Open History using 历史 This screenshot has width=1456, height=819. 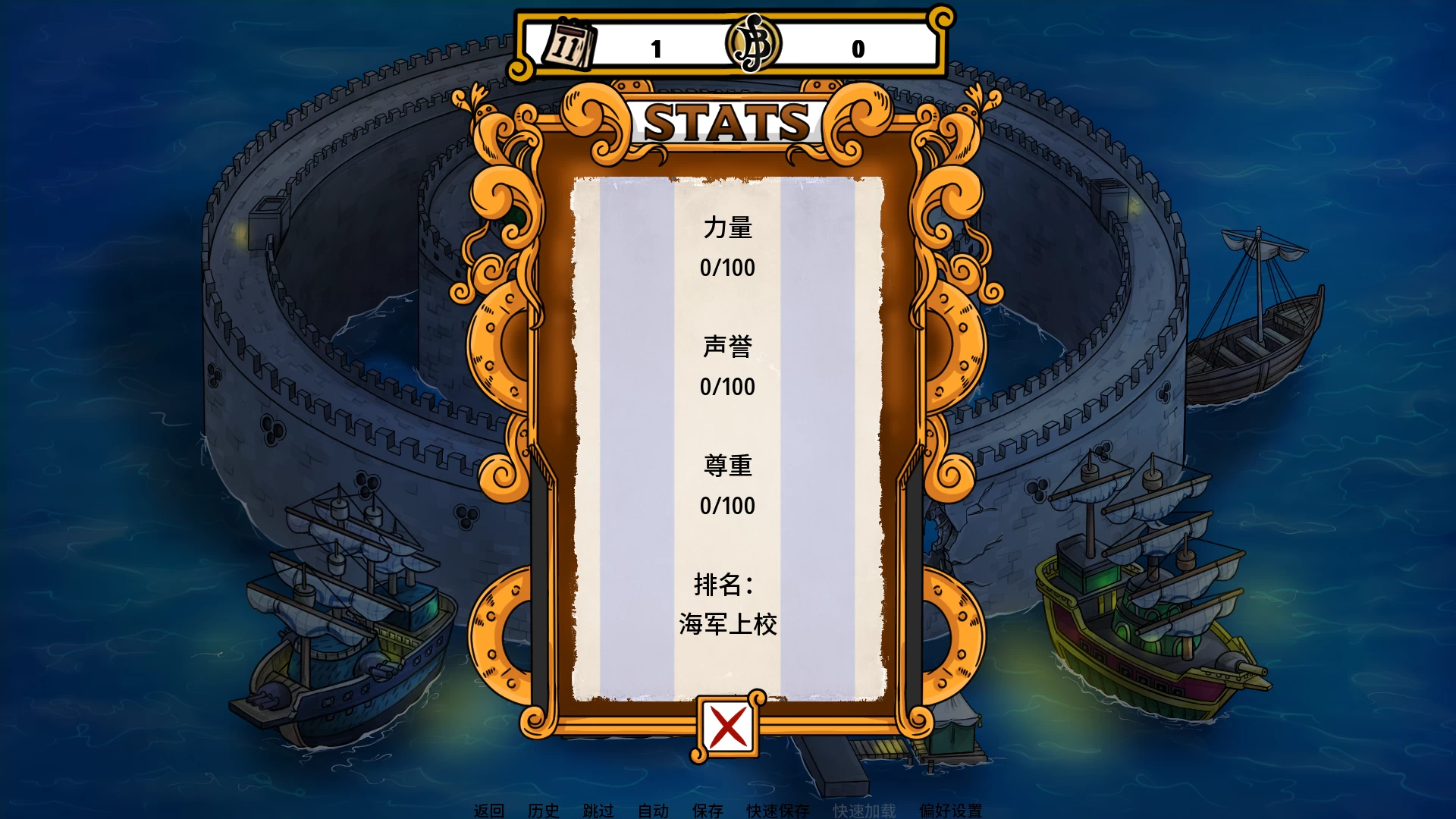pyautogui.click(x=543, y=810)
